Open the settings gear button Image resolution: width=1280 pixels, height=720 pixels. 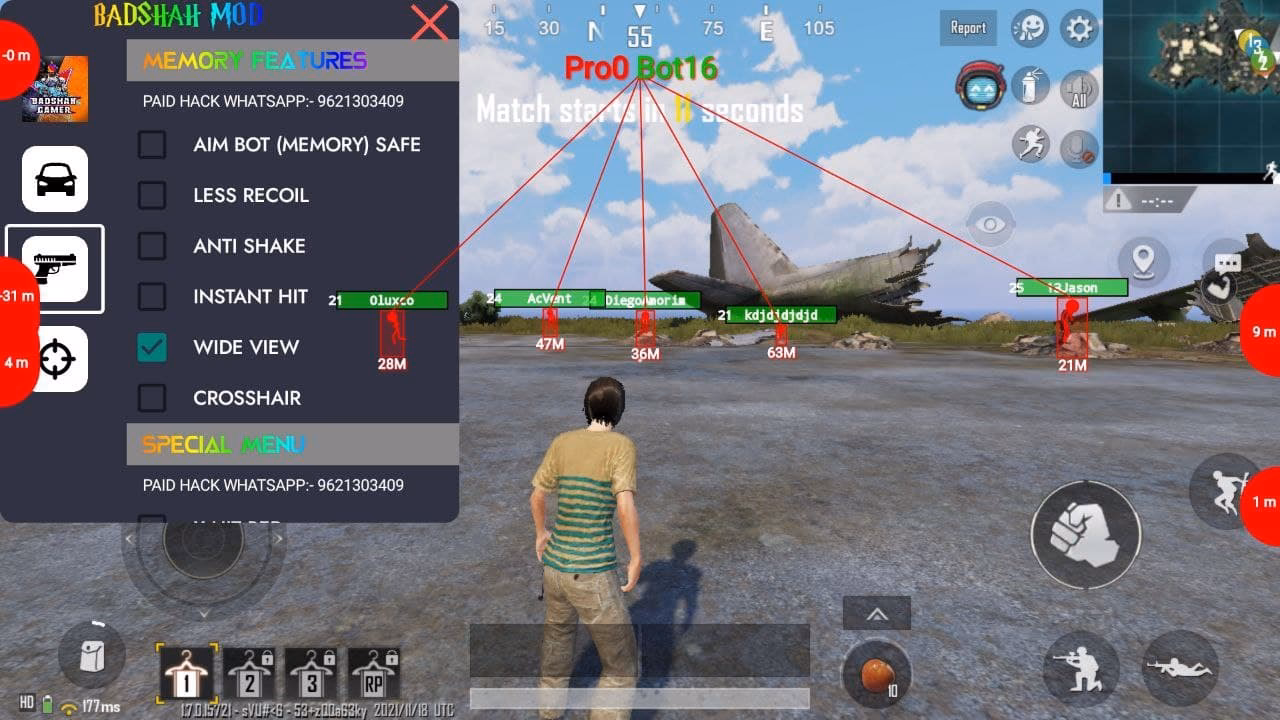(x=1077, y=28)
